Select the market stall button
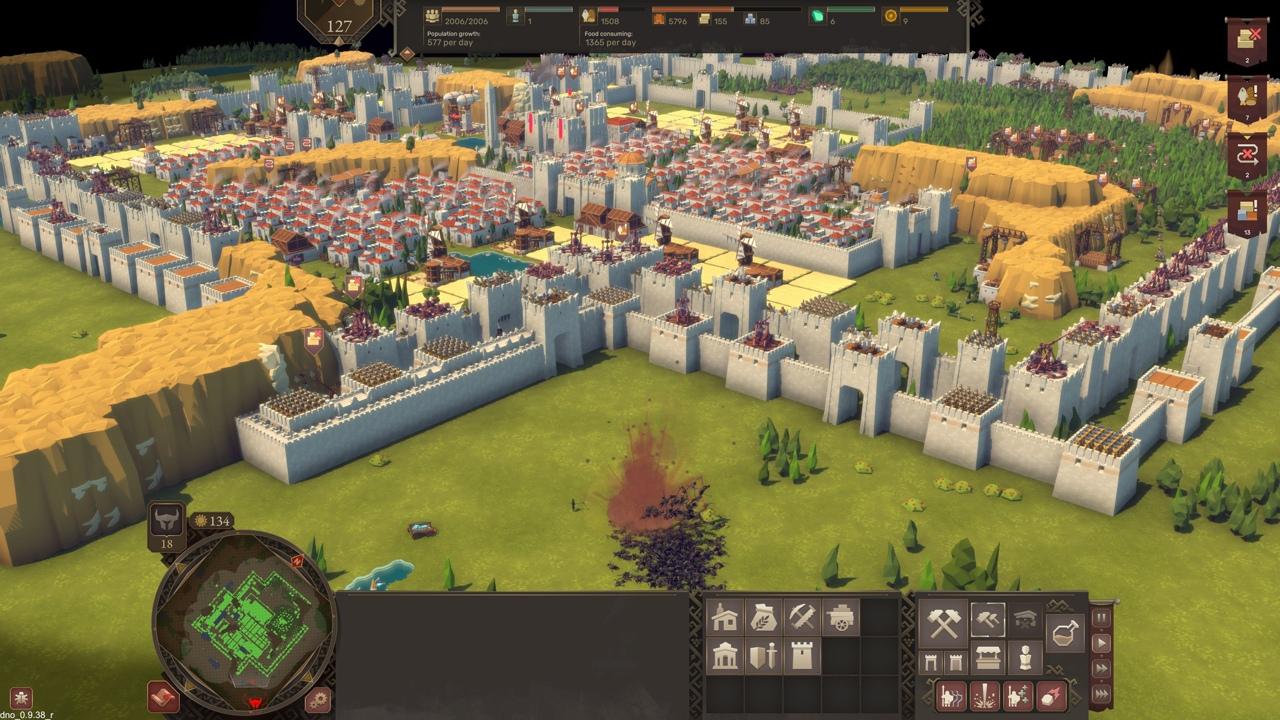The image size is (1280, 720). 988,658
